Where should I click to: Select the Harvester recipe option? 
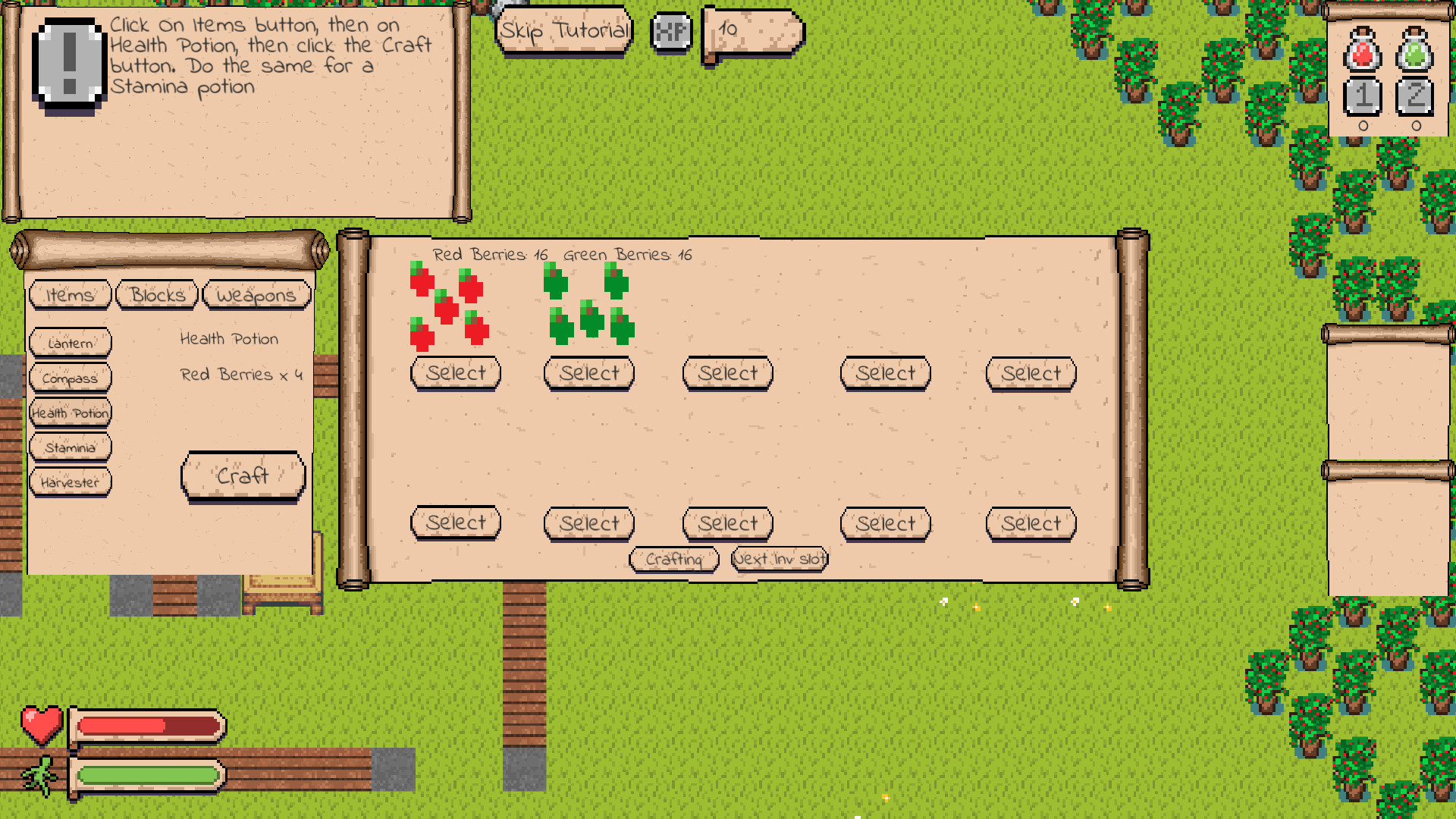[x=70, y=481]
